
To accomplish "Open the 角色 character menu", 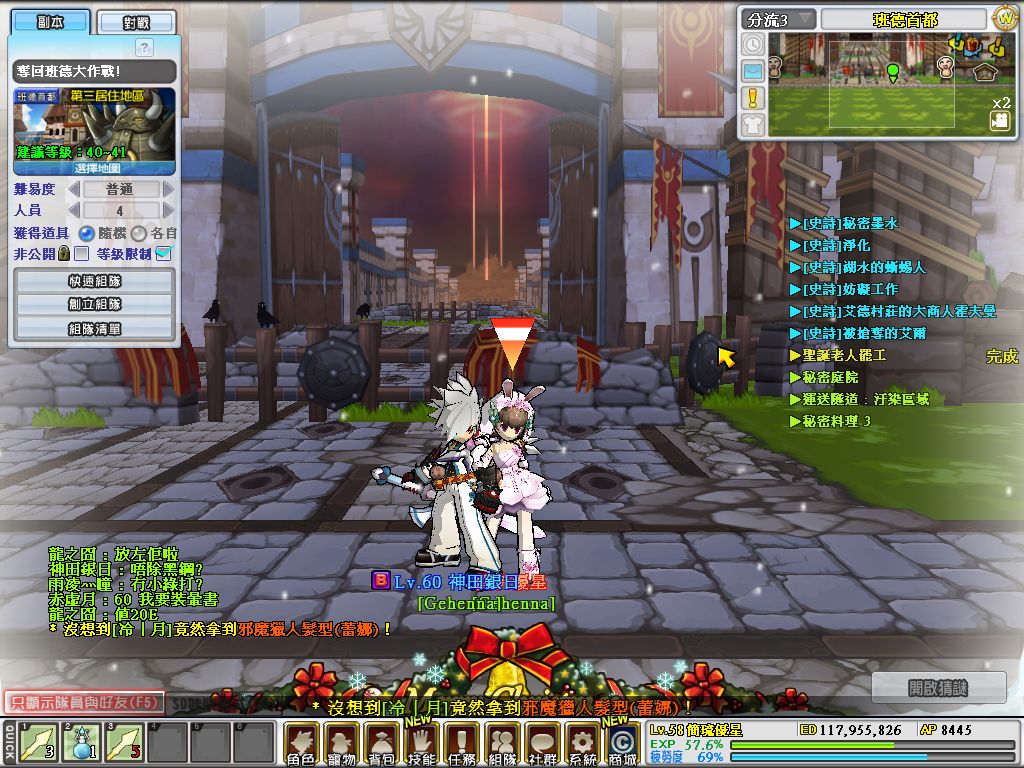I will 301,744.
